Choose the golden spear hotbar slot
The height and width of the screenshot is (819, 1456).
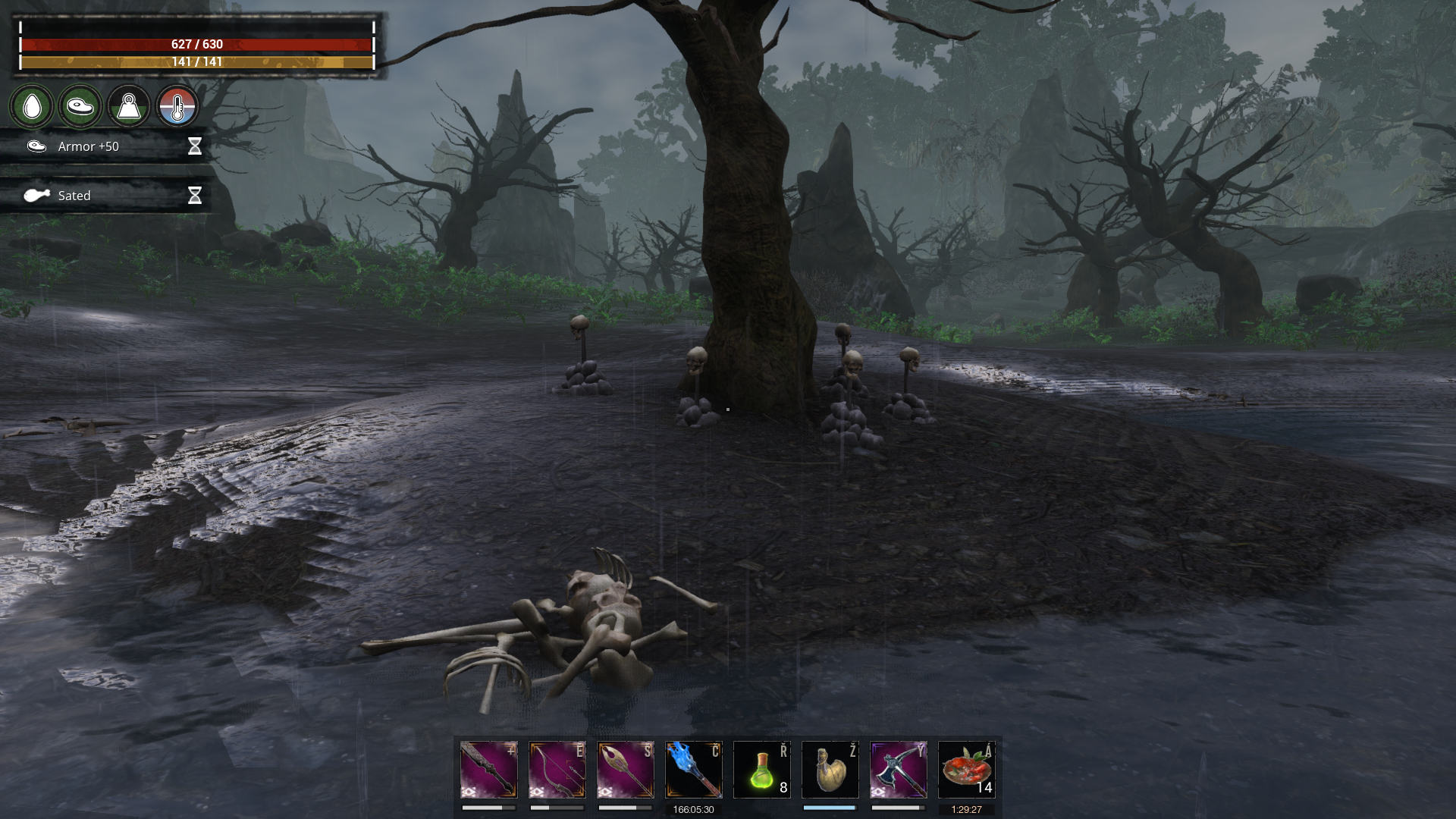coord(626,770)
